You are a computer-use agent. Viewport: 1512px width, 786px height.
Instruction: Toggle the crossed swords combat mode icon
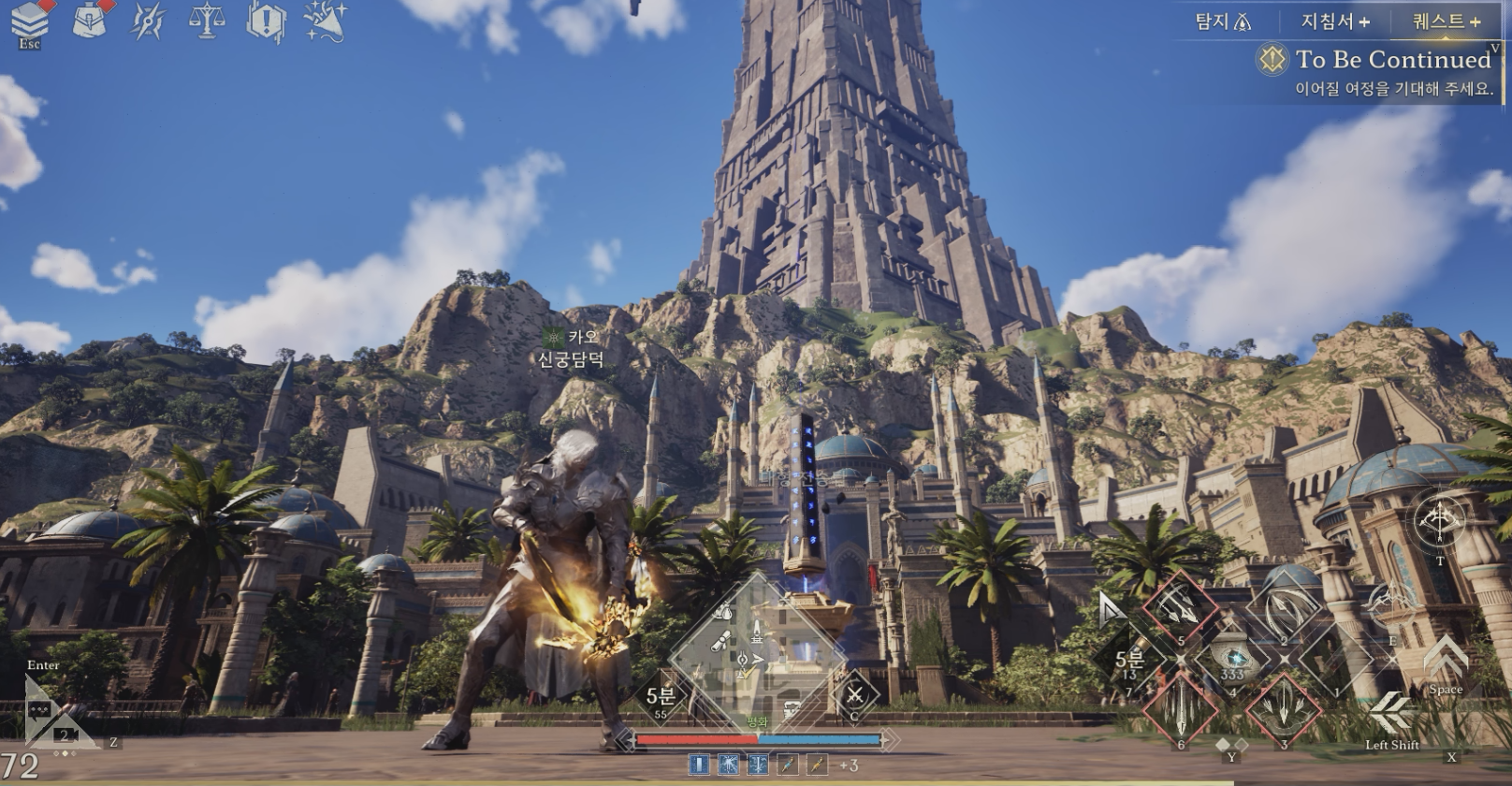coord(853,694)
